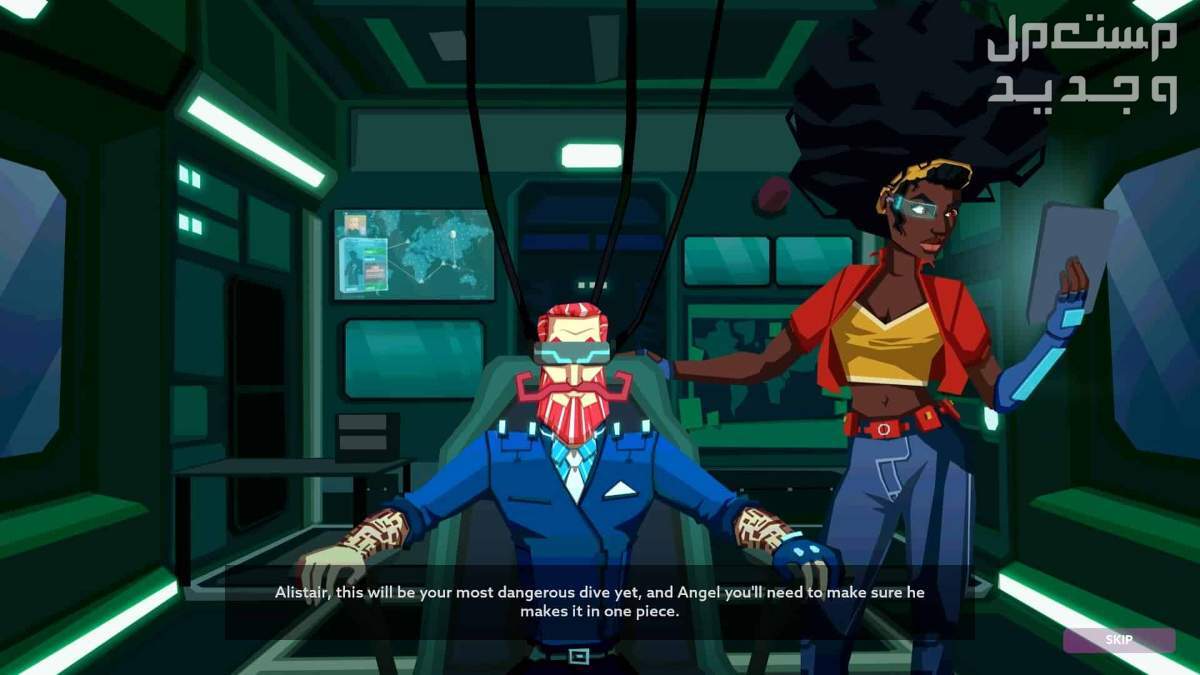Skip the cutscene dialogue
This screenshot has height=675, width=1200.
click(1118, 640)
